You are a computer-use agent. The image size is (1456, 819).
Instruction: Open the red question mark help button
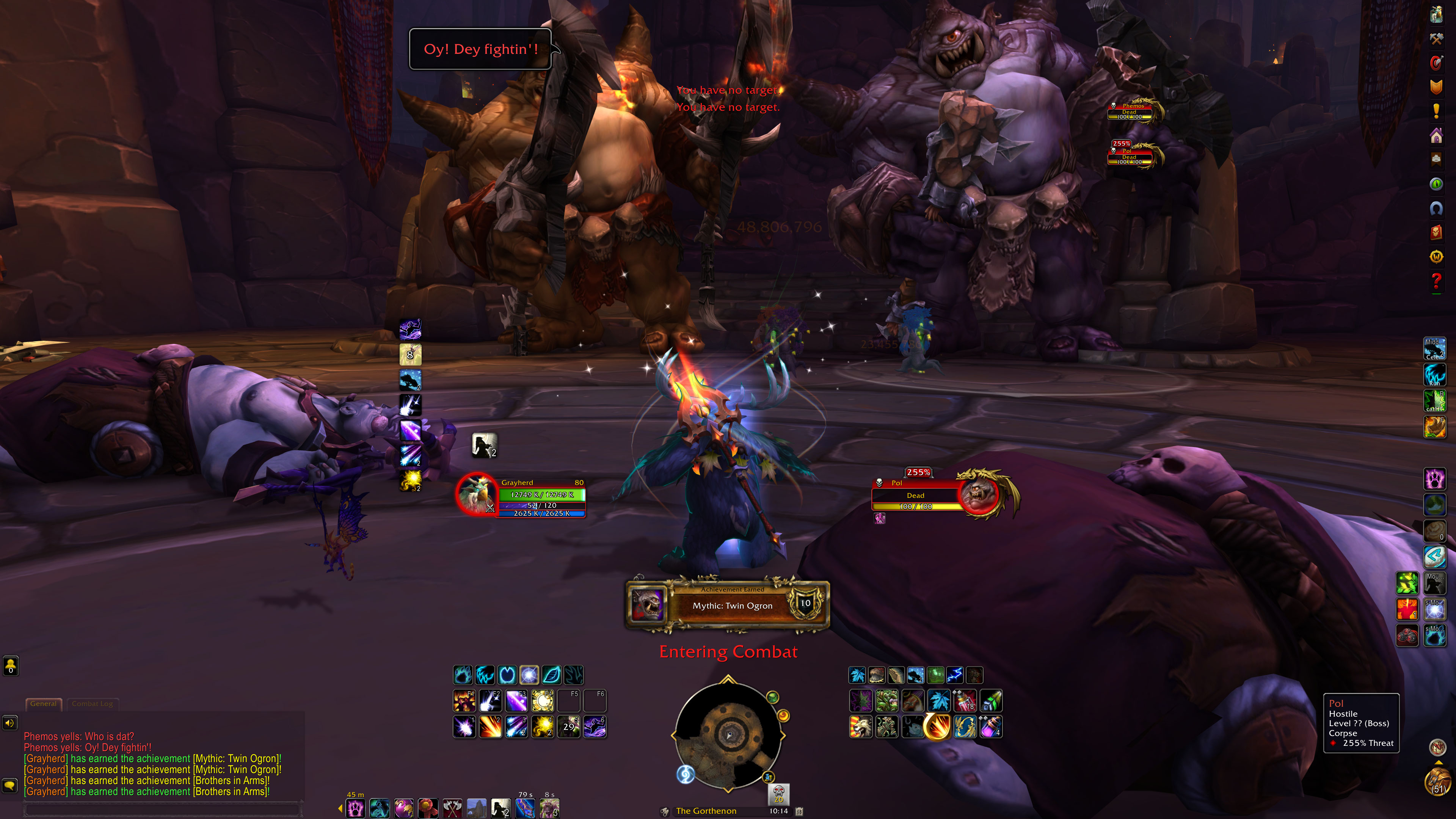pos(1436,280)
